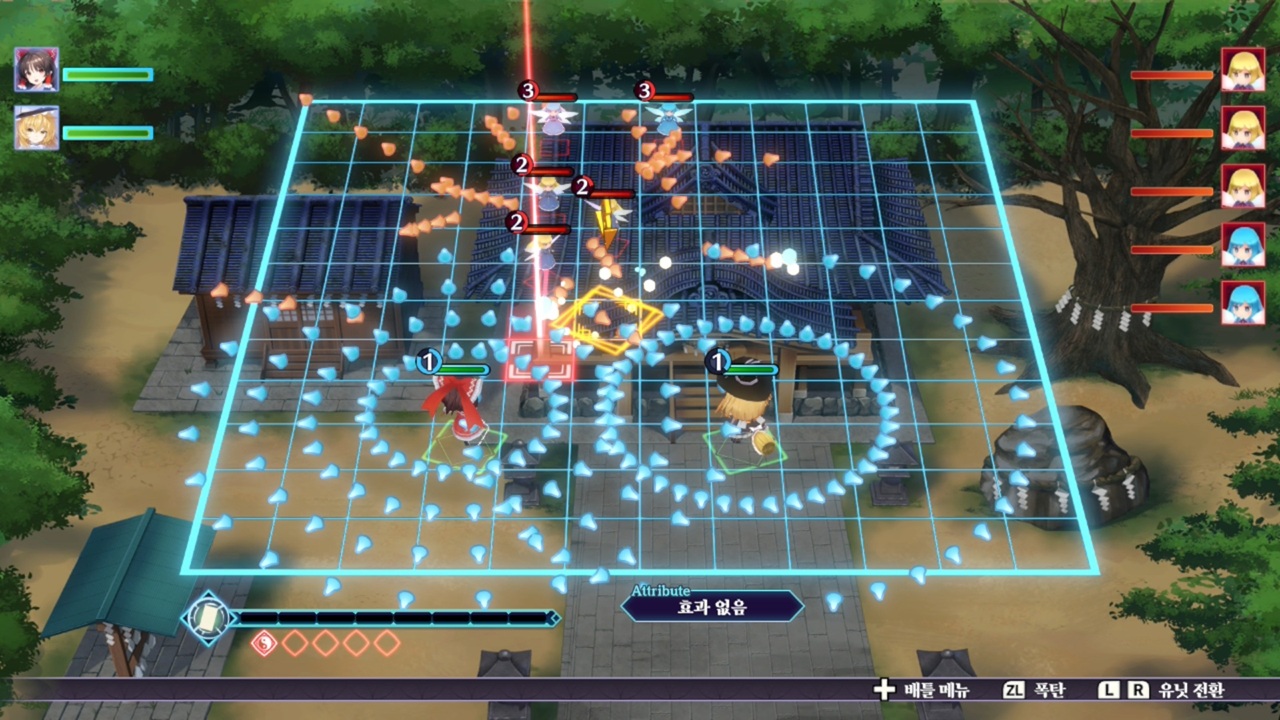Click Reimu's green health bar

point(107,72)
